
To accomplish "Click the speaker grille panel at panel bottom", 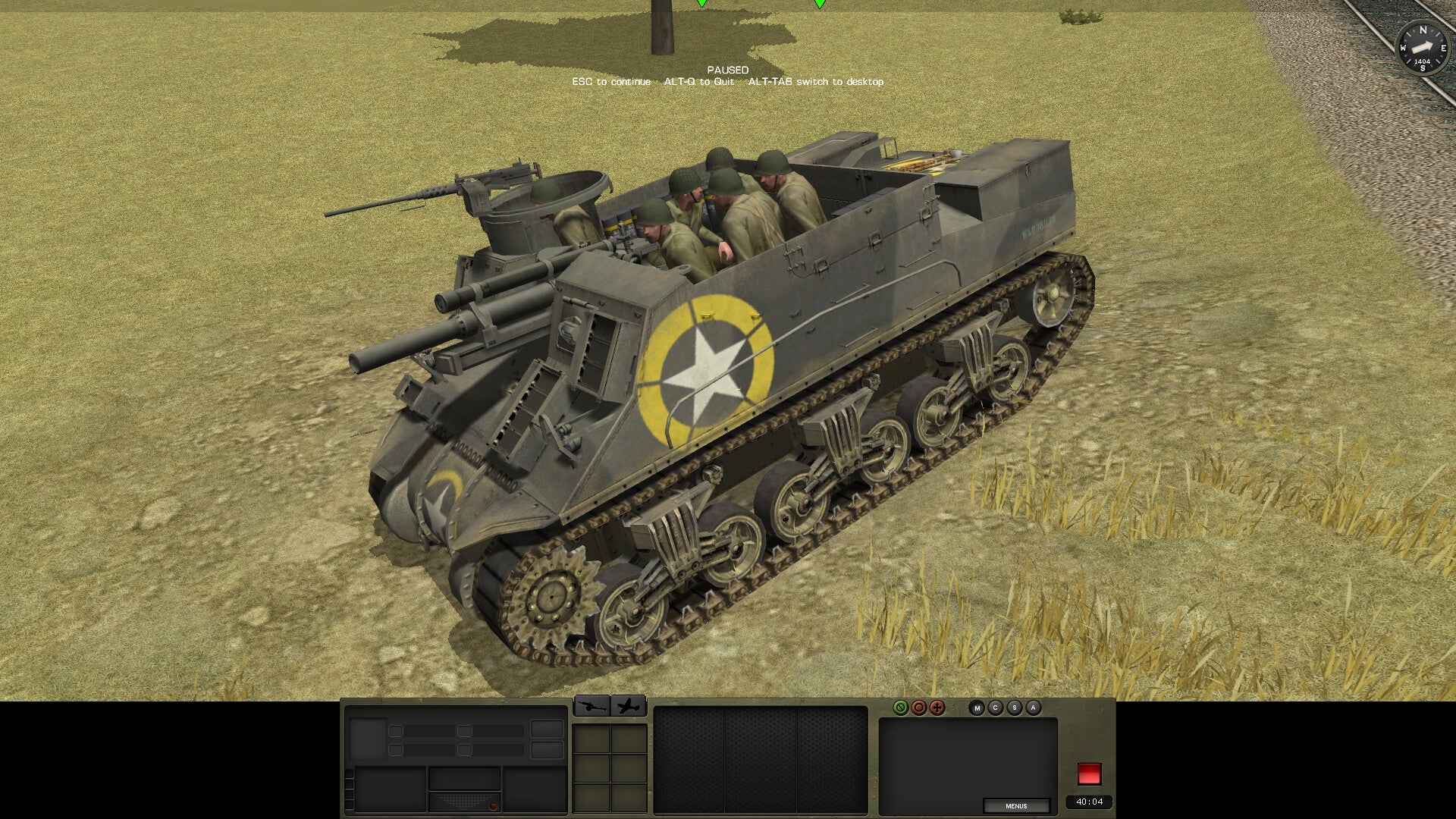I will (x=464, y=800).
